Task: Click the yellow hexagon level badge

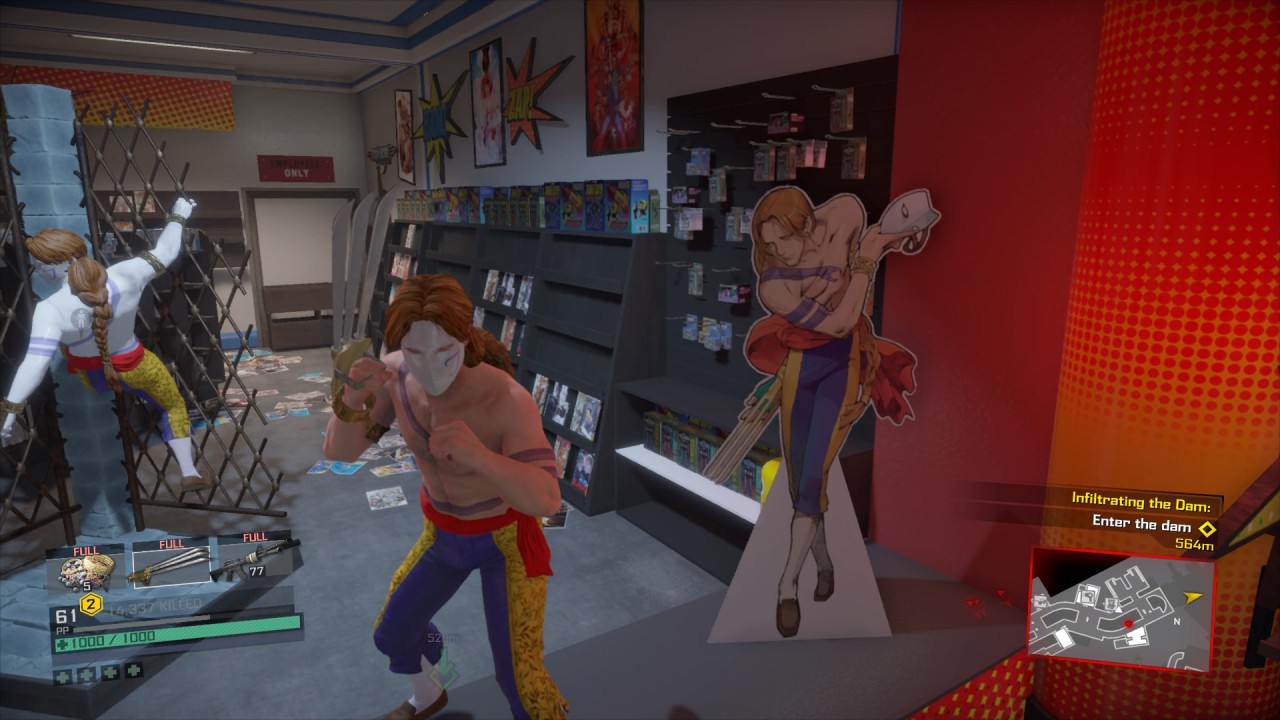Action: tap(91, 603)
